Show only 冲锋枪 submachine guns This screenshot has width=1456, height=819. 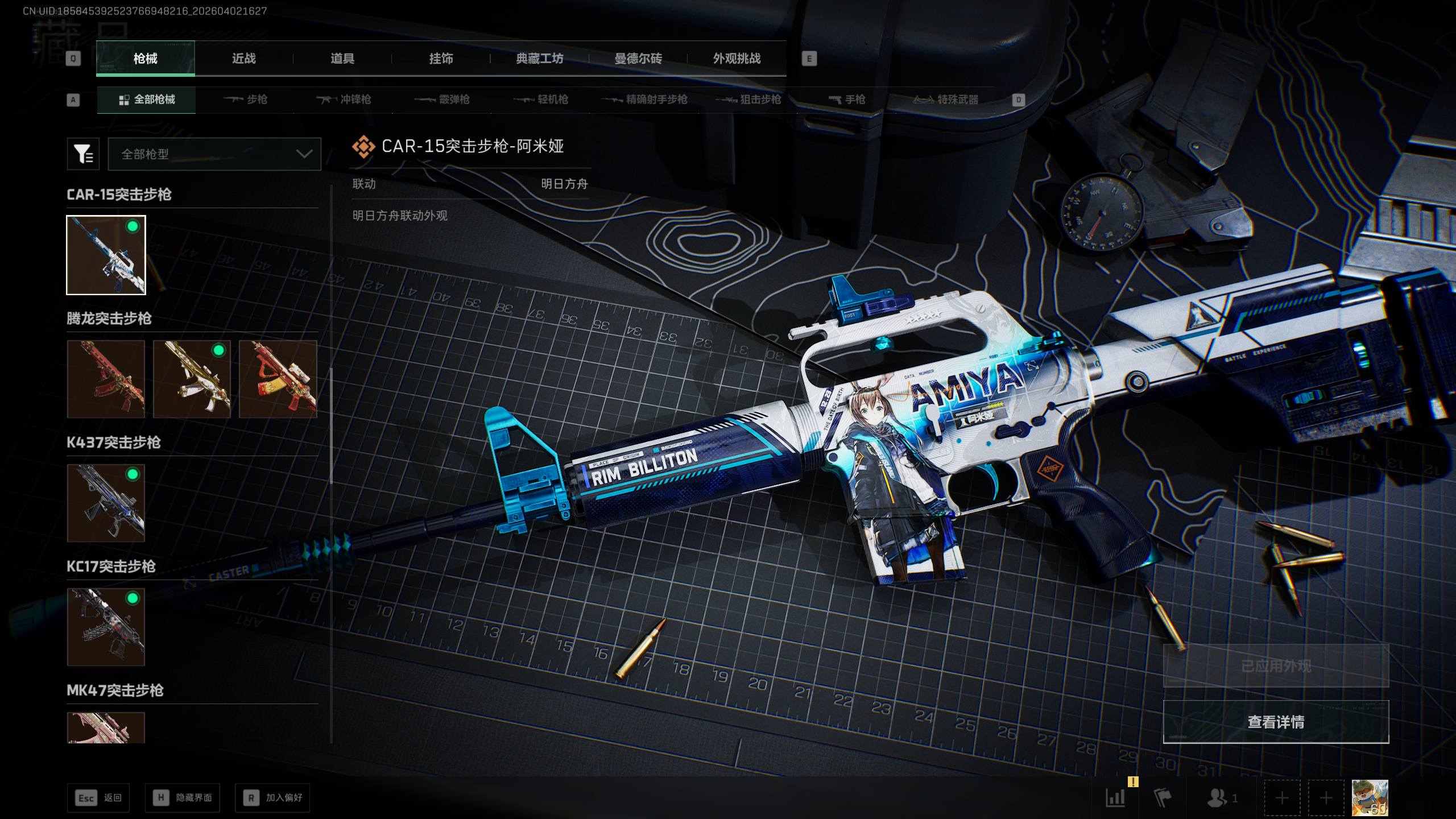[344, 100]
